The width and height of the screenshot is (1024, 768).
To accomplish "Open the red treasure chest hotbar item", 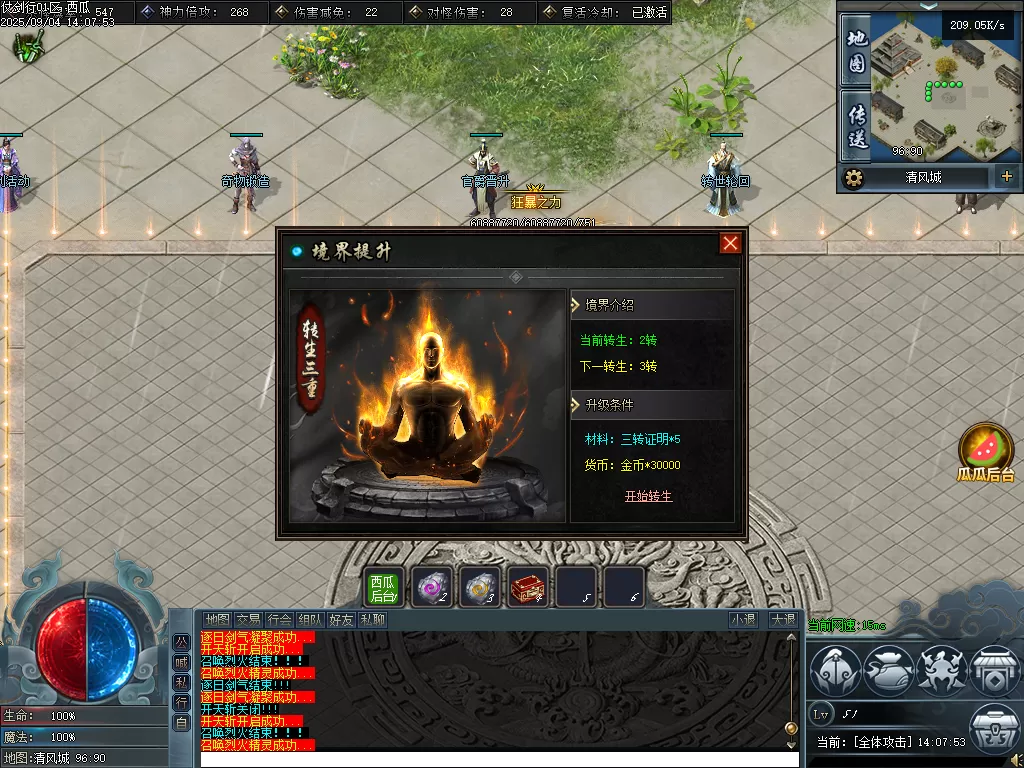I will coord(528,587).
